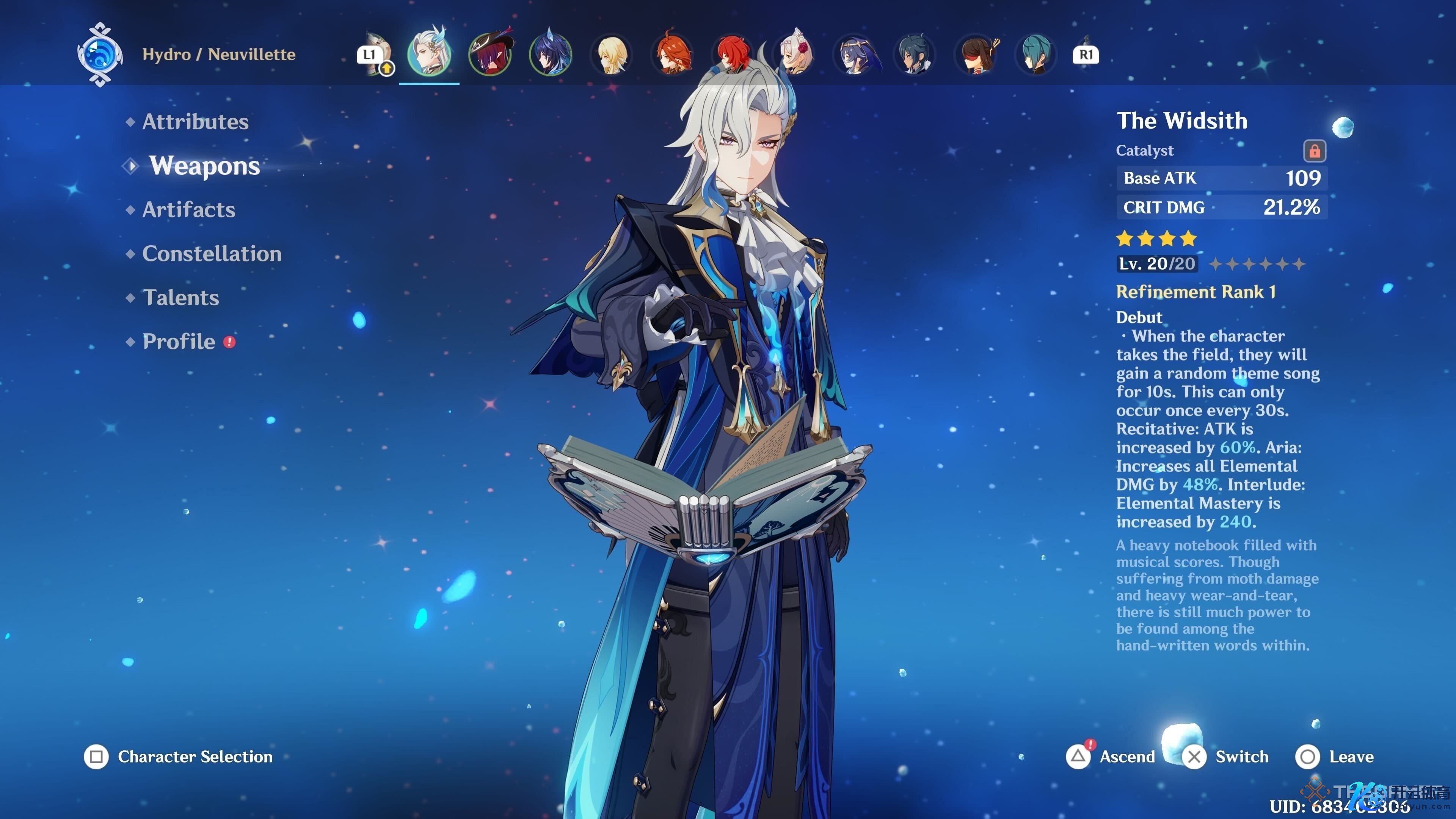The width and height of the screenshot is (1456, 819).
Task: Go to the Artifacts section
Action: [188, 210]
